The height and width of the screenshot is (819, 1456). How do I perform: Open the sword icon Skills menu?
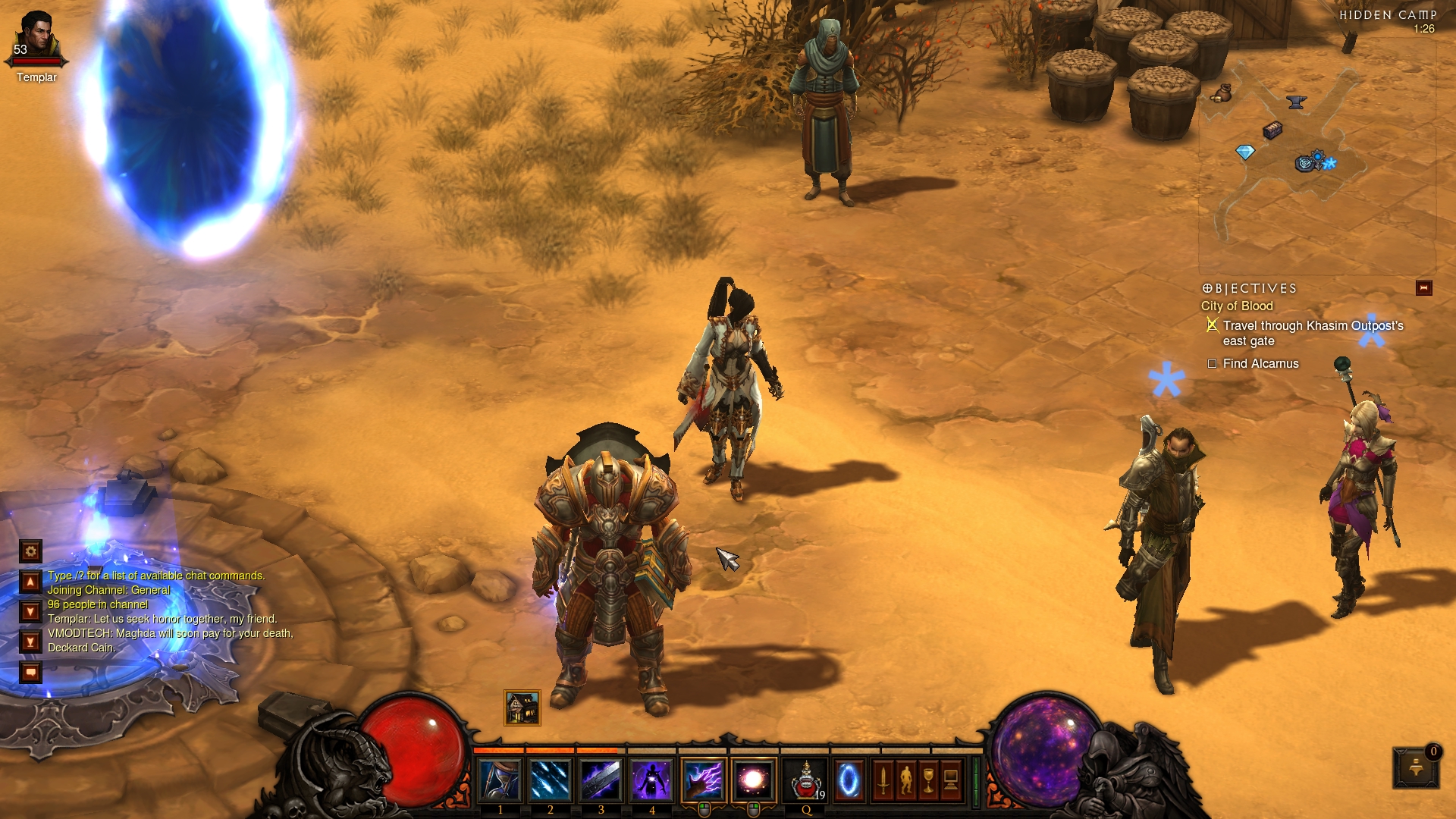pos(883,780)
